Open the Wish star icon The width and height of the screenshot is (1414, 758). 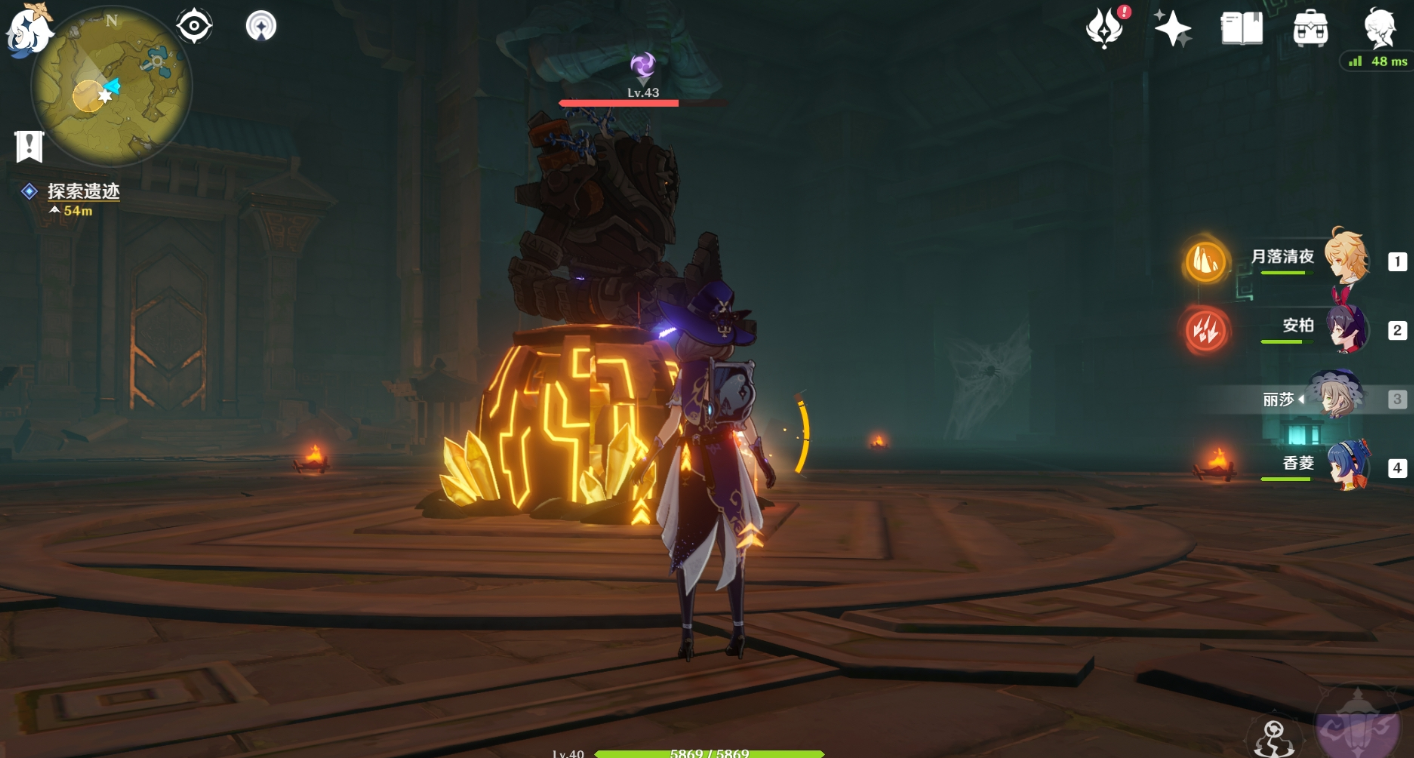[1172, 28]
